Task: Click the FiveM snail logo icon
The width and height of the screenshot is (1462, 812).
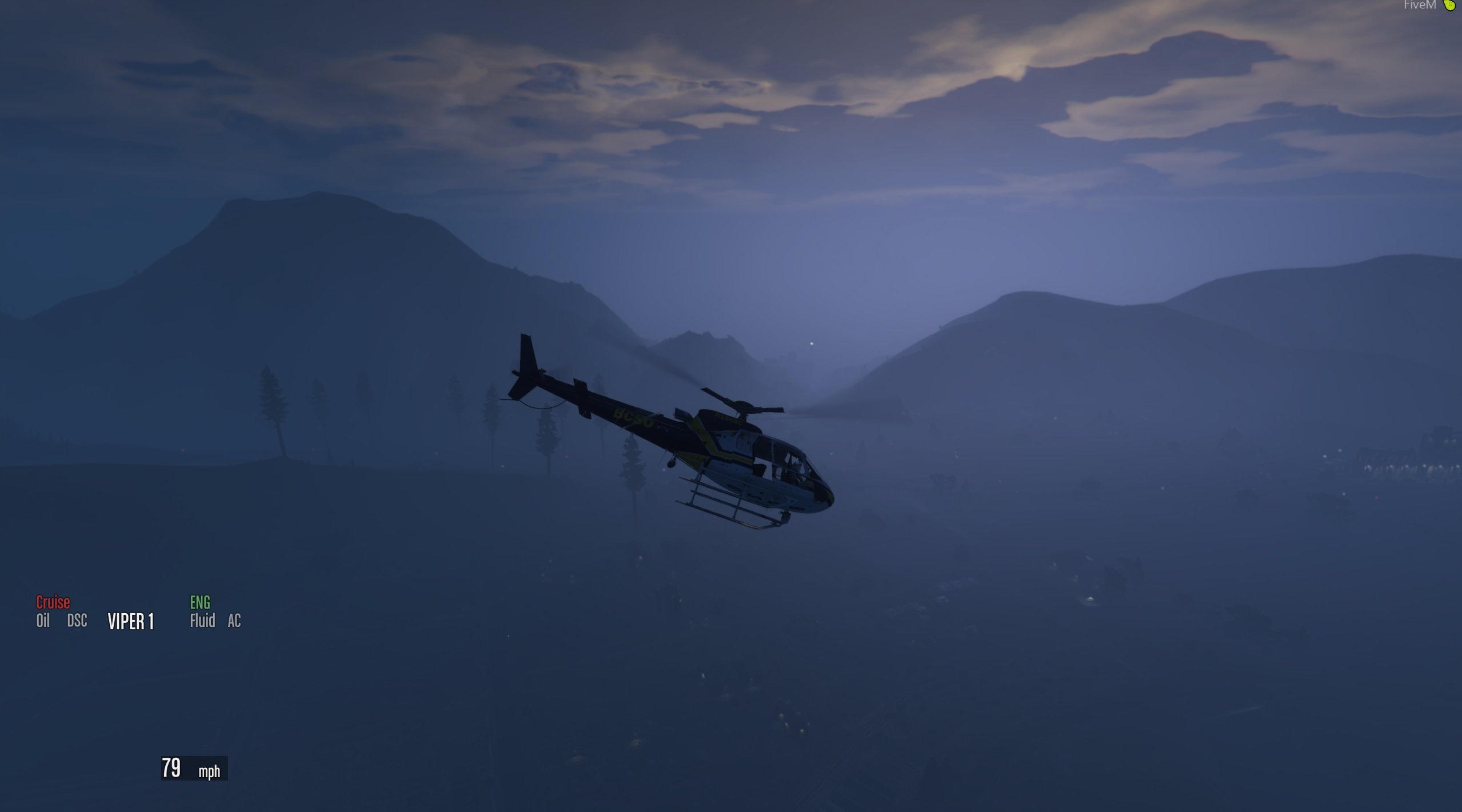Action: 1450,5
